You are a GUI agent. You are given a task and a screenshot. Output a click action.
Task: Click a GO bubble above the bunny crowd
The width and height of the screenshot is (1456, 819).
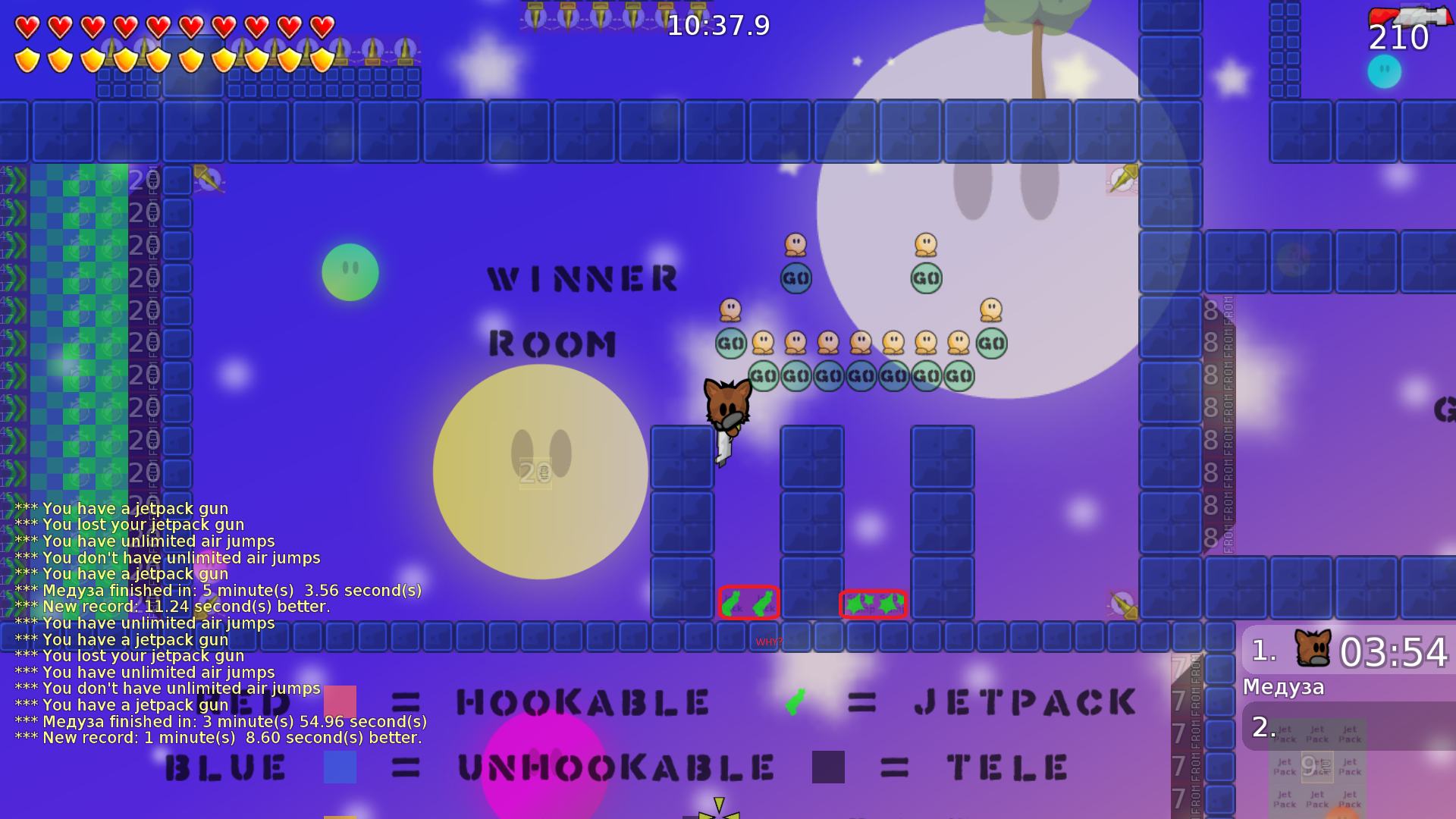[797, 278]
